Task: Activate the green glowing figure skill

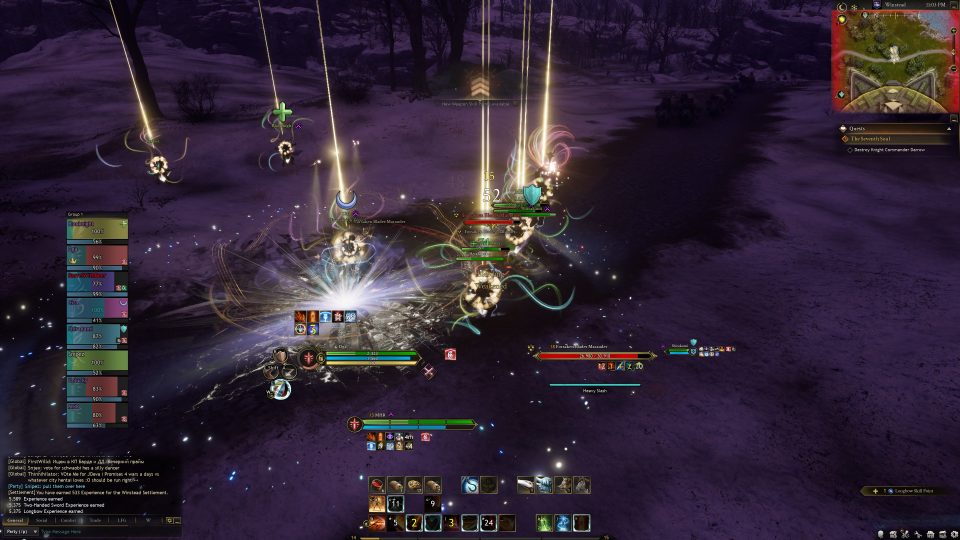Action: 544,522
